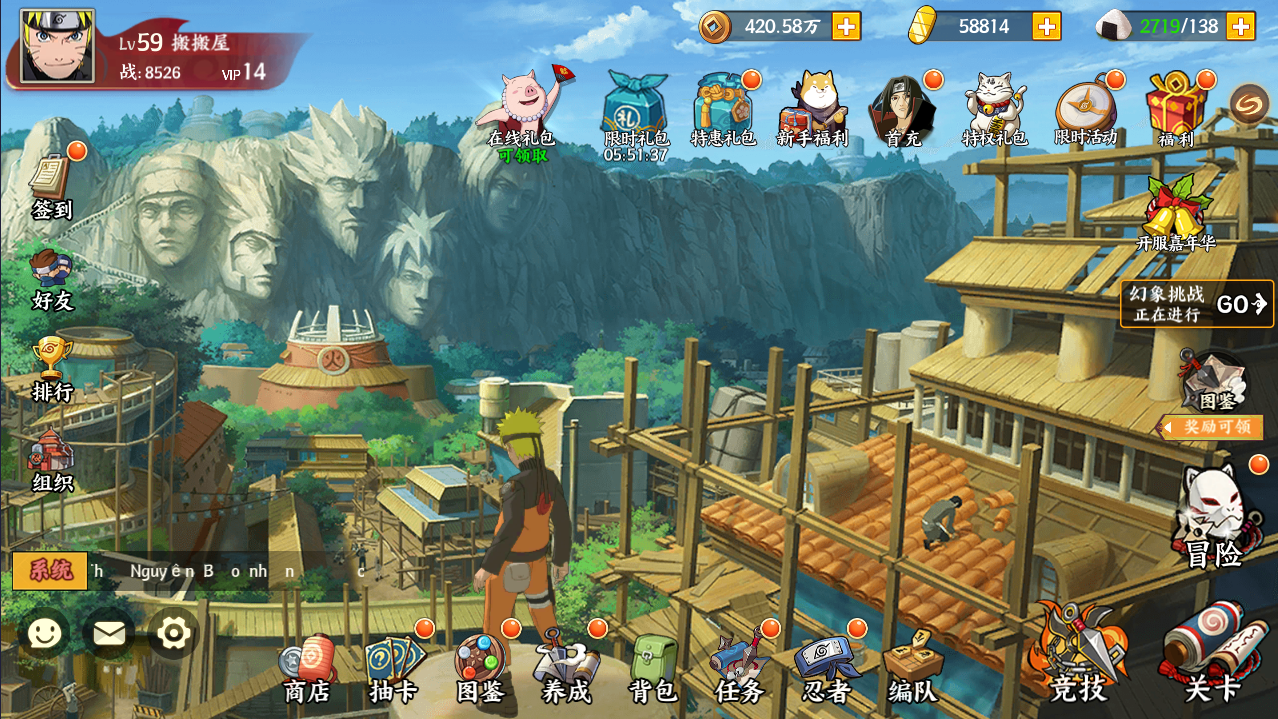Open the 签到 daily sign-in book
The image size is (1278, 719).
click(52, 186)
